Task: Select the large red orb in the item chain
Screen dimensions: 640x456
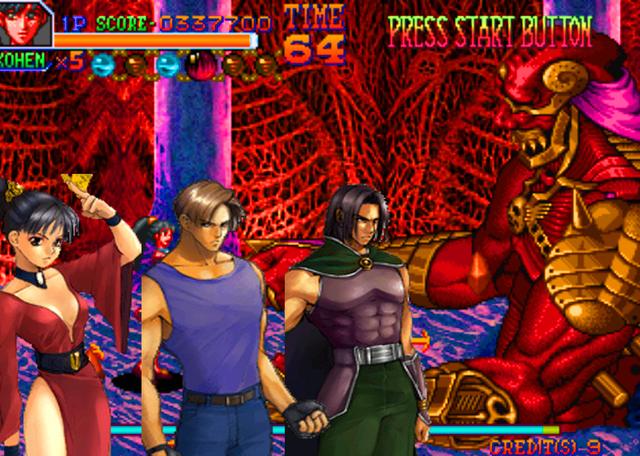Action: [x=203, y=66]
